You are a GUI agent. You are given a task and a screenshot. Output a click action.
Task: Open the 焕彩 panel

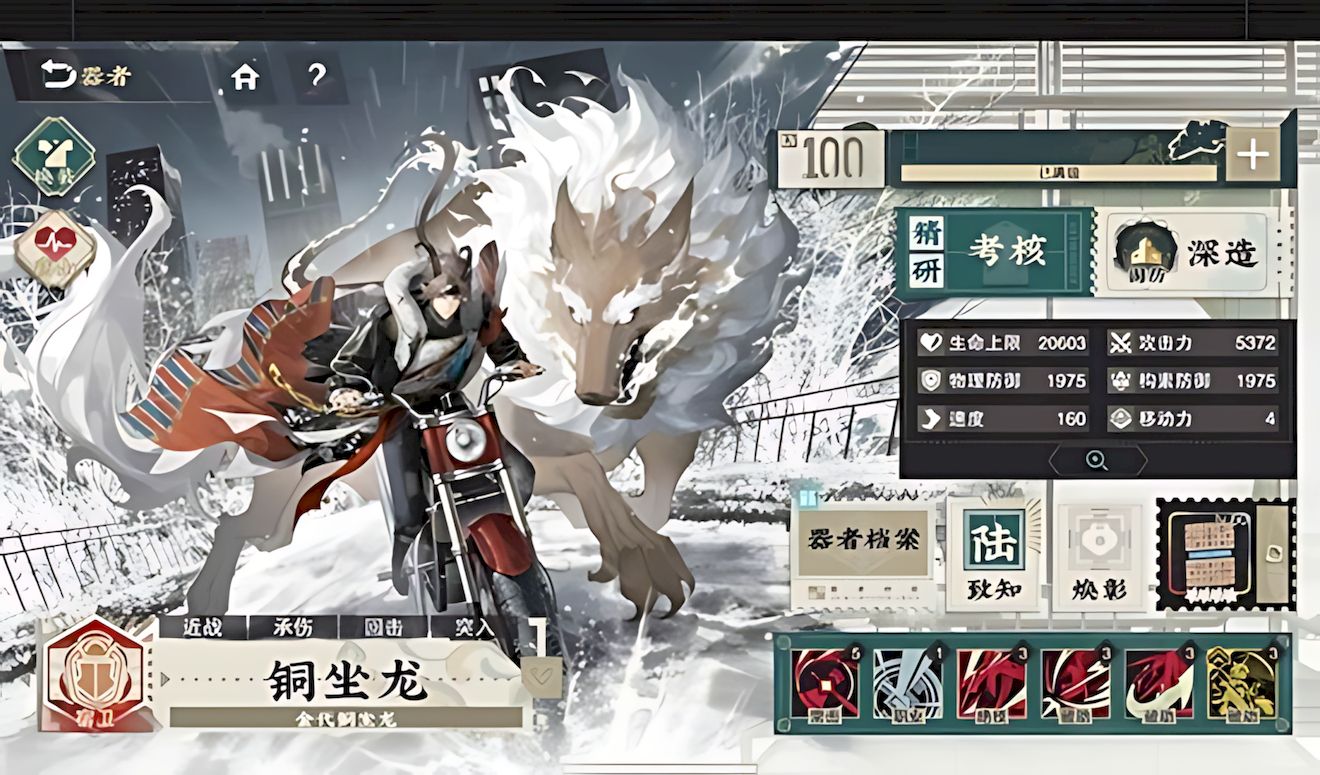pyautogui.click(x=1098, y=554)
